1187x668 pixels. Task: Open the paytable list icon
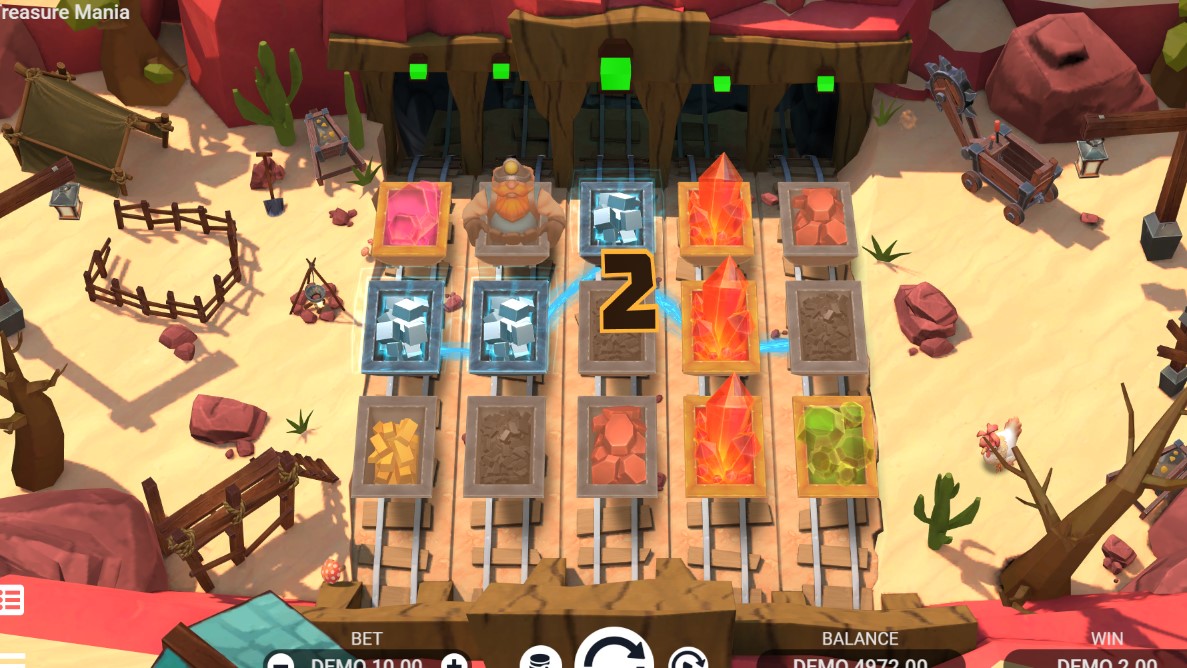coord(10,601)
